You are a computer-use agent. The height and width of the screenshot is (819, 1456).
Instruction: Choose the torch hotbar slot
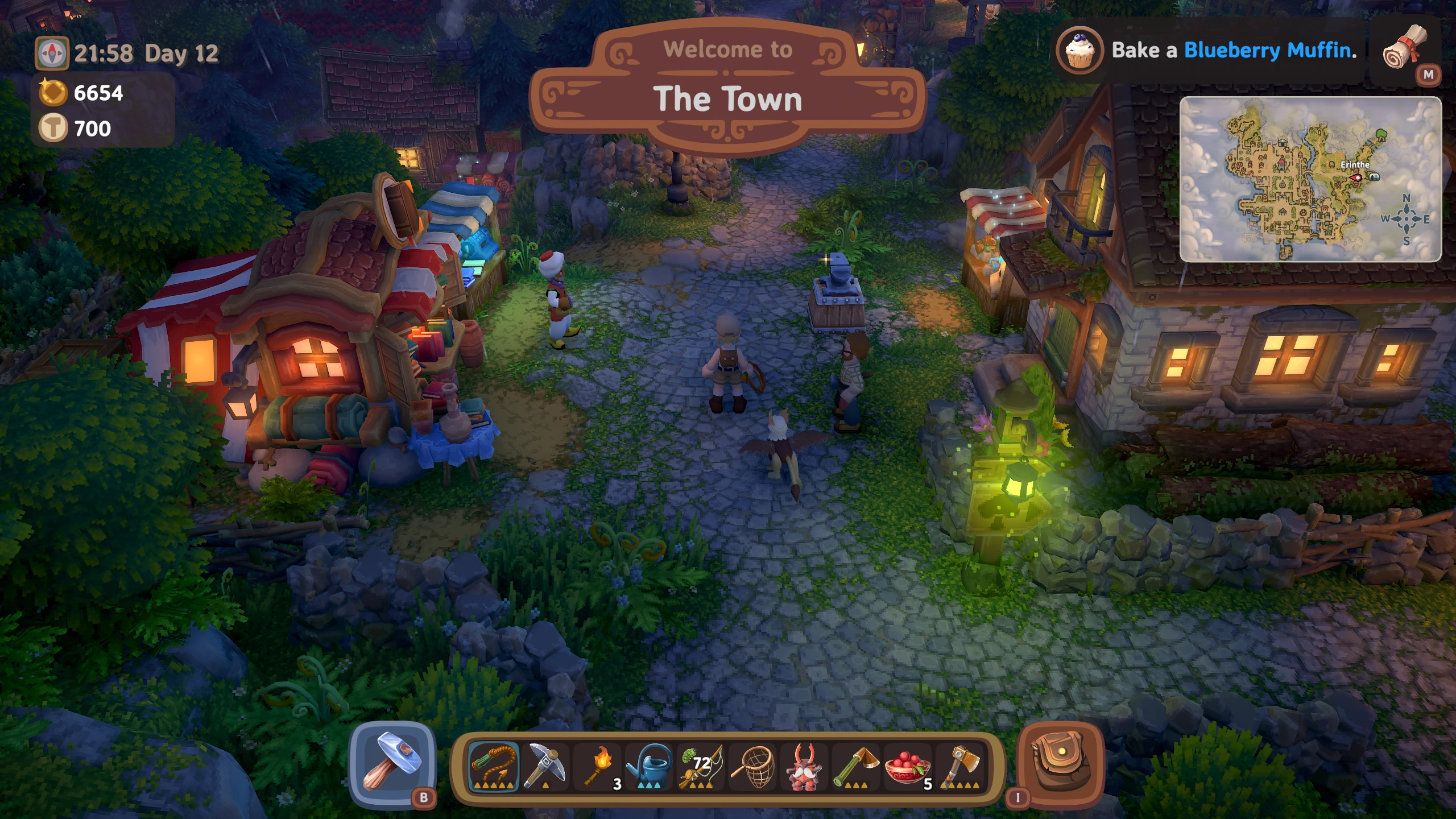(x=597, y=767)
